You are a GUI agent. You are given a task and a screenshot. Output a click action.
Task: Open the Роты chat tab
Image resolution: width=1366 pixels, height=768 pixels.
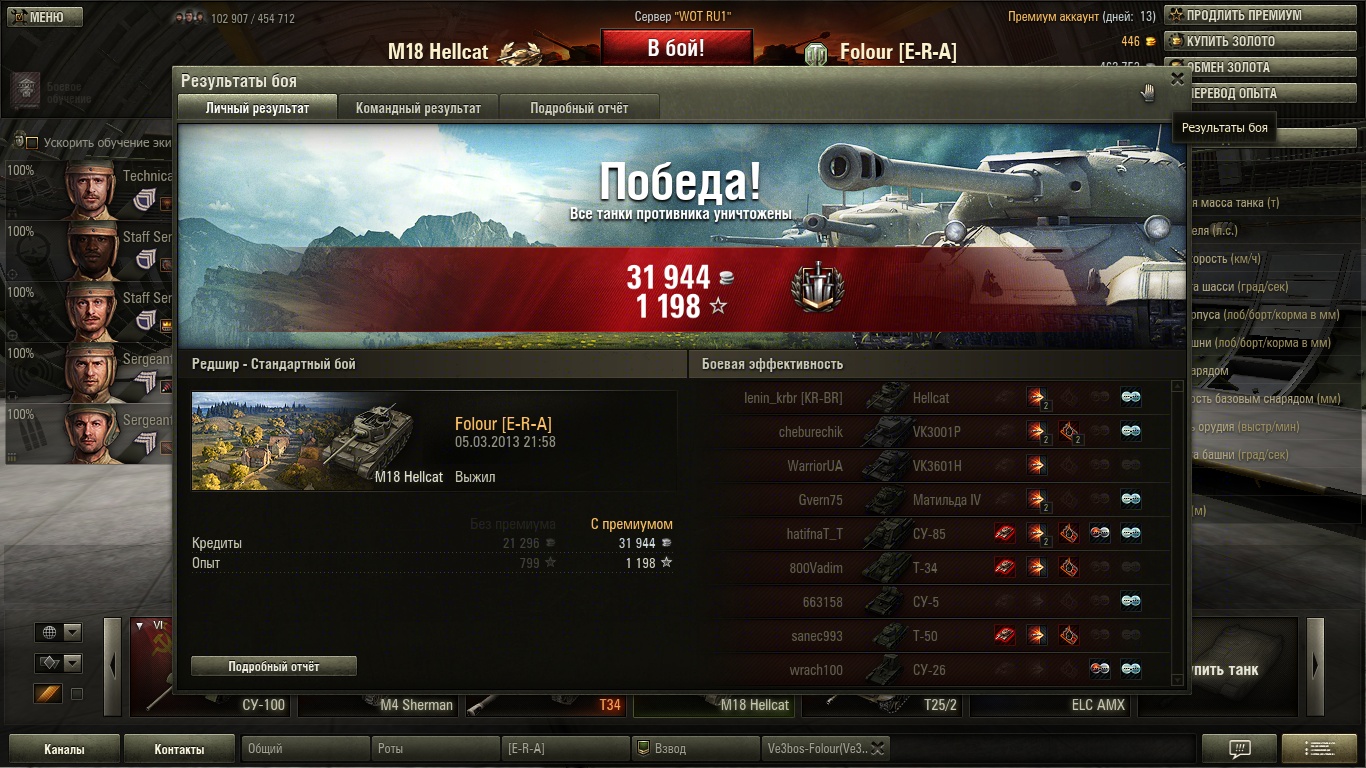coord(435,749)
